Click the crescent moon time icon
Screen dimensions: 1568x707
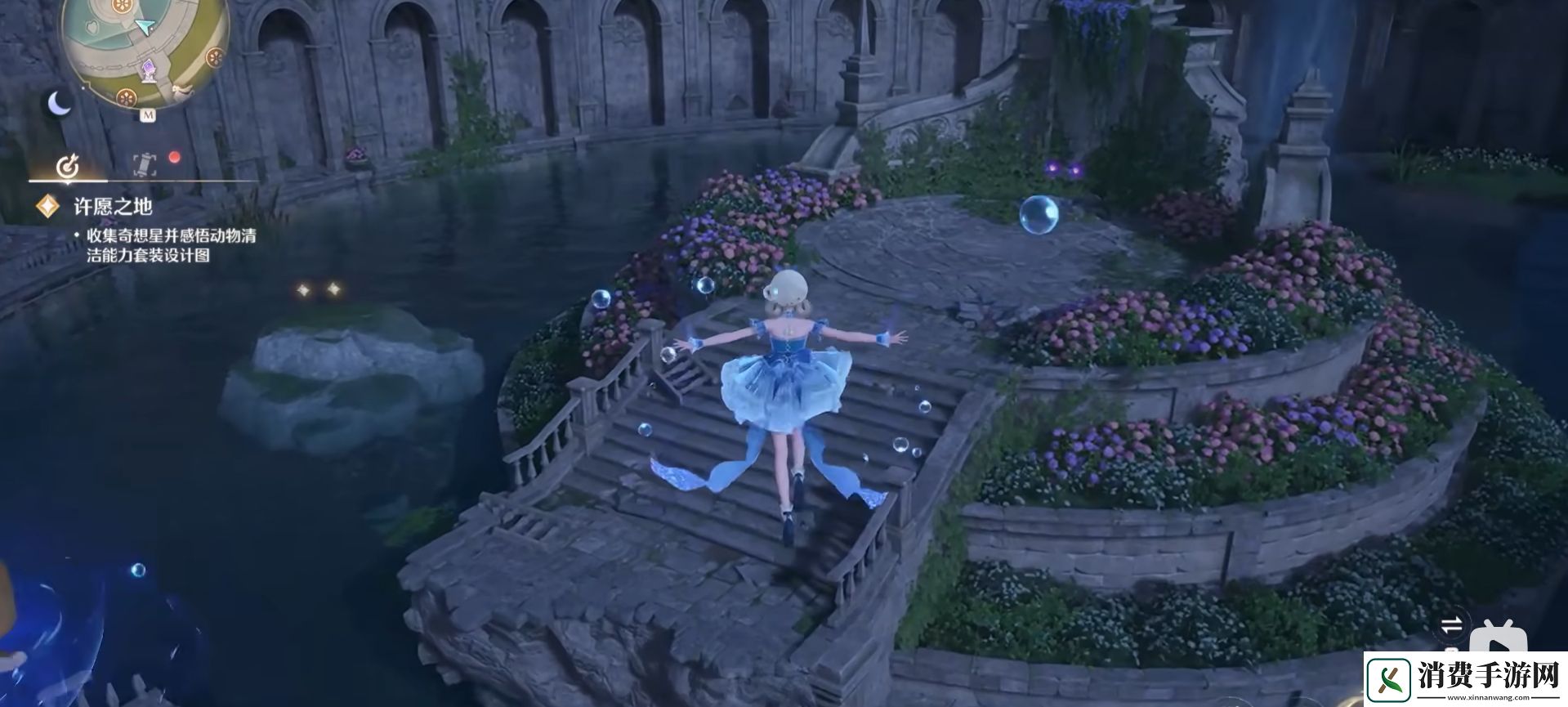59,104
